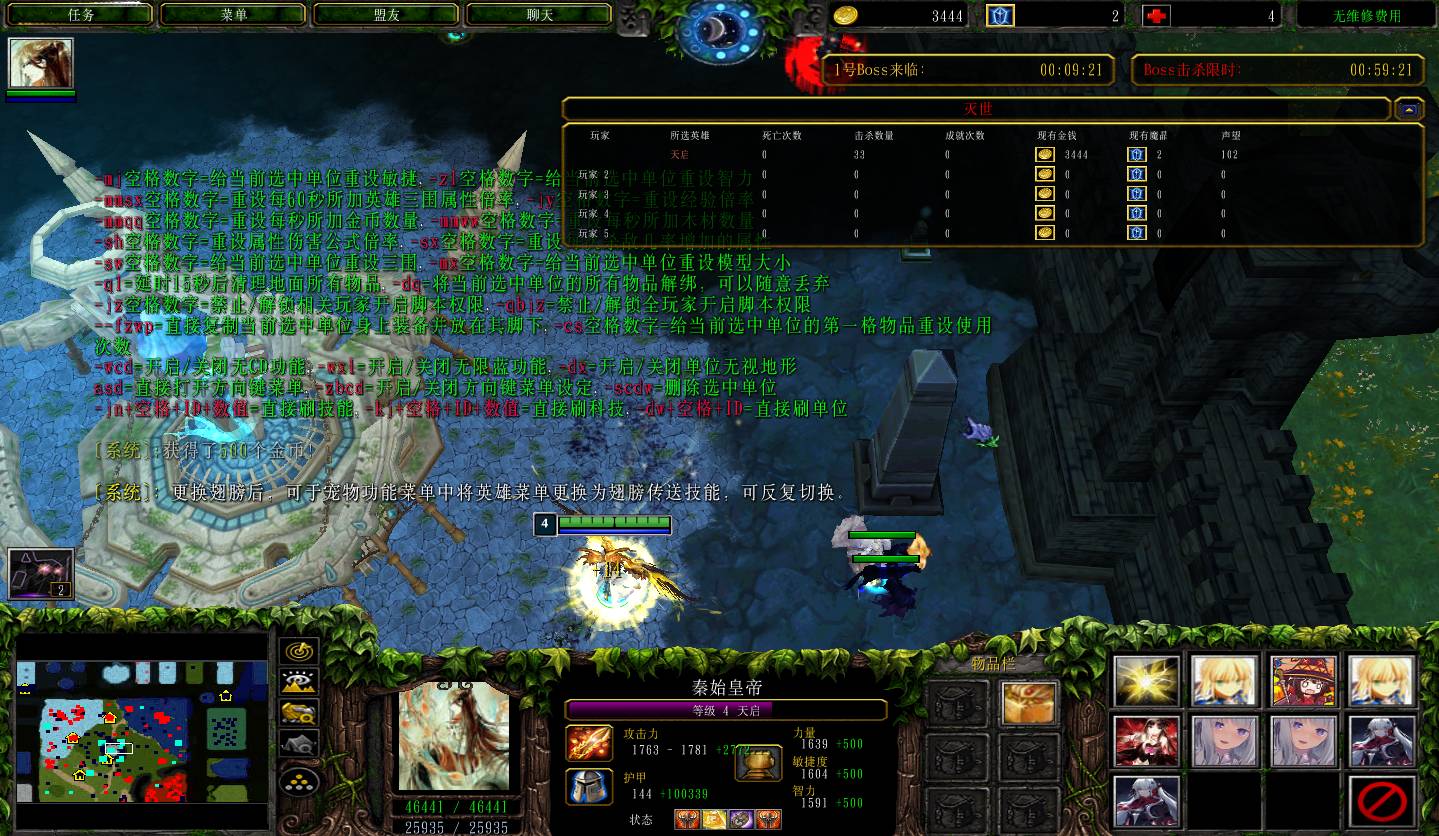Collapse the 灭世 scoreboard with its arrow button

coord(1409,109)
